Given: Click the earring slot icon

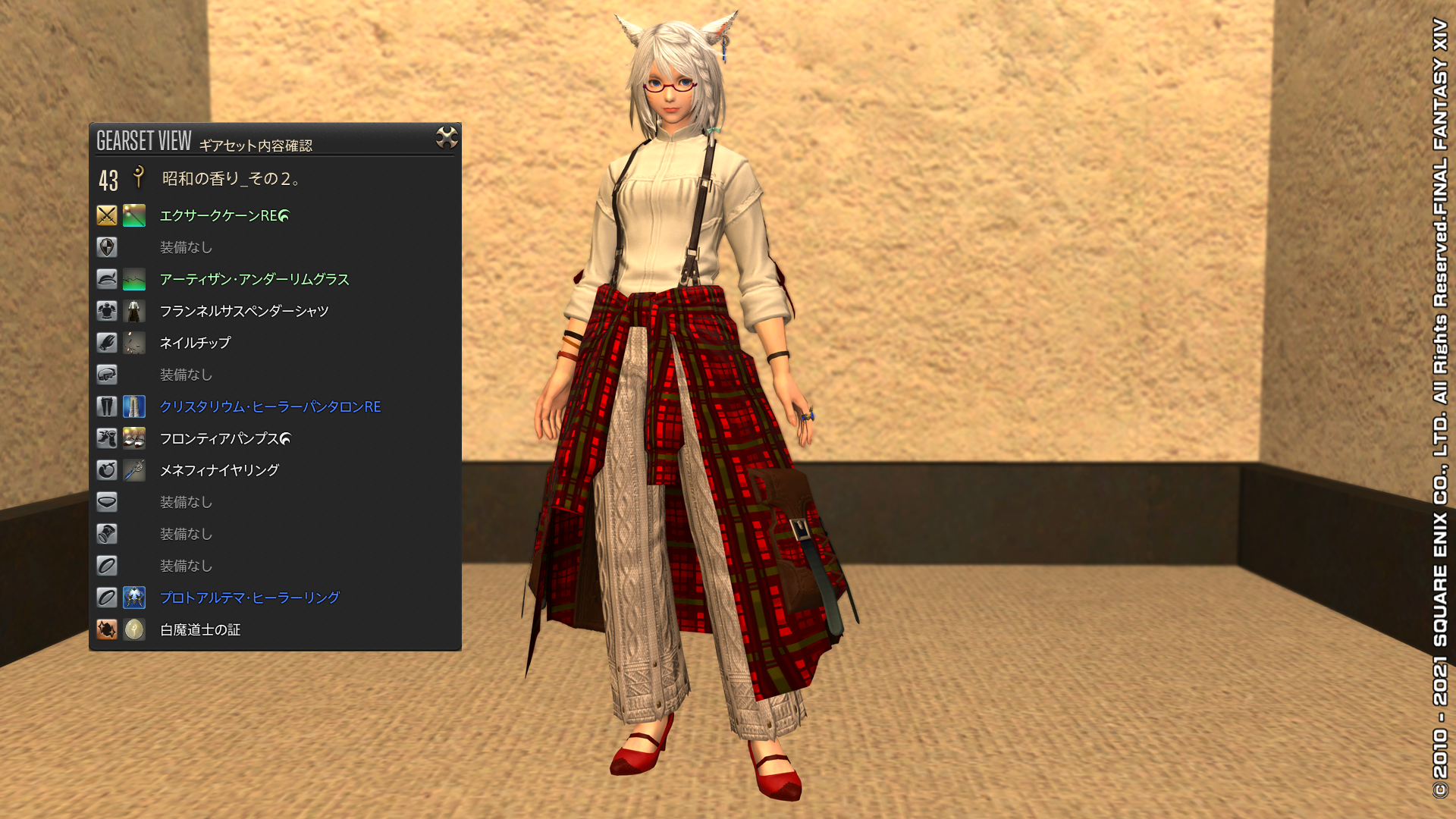Looking at the screenshot, I should tap(106, 470).
